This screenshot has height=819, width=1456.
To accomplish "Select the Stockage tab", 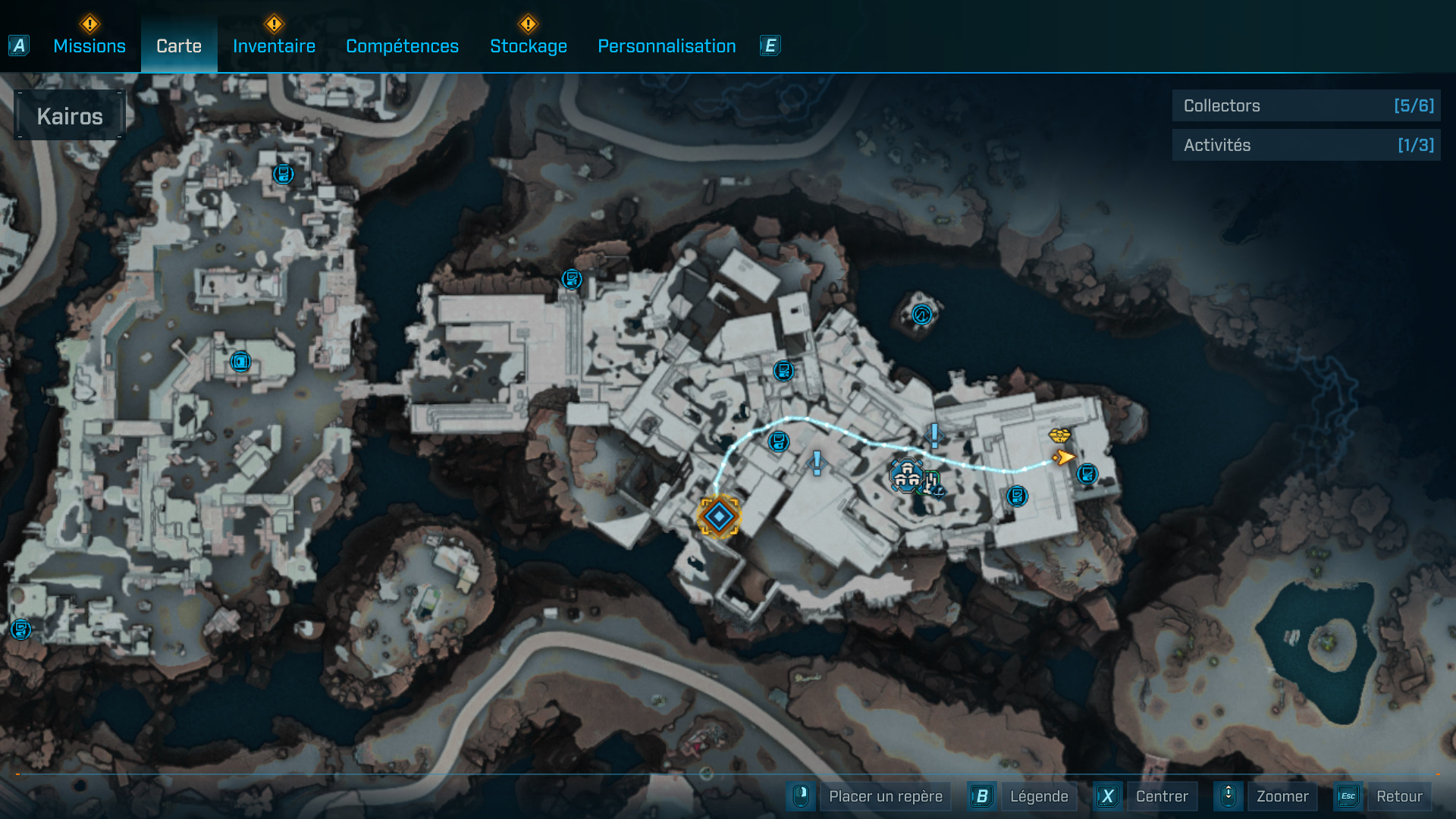I will pos(529,46).
